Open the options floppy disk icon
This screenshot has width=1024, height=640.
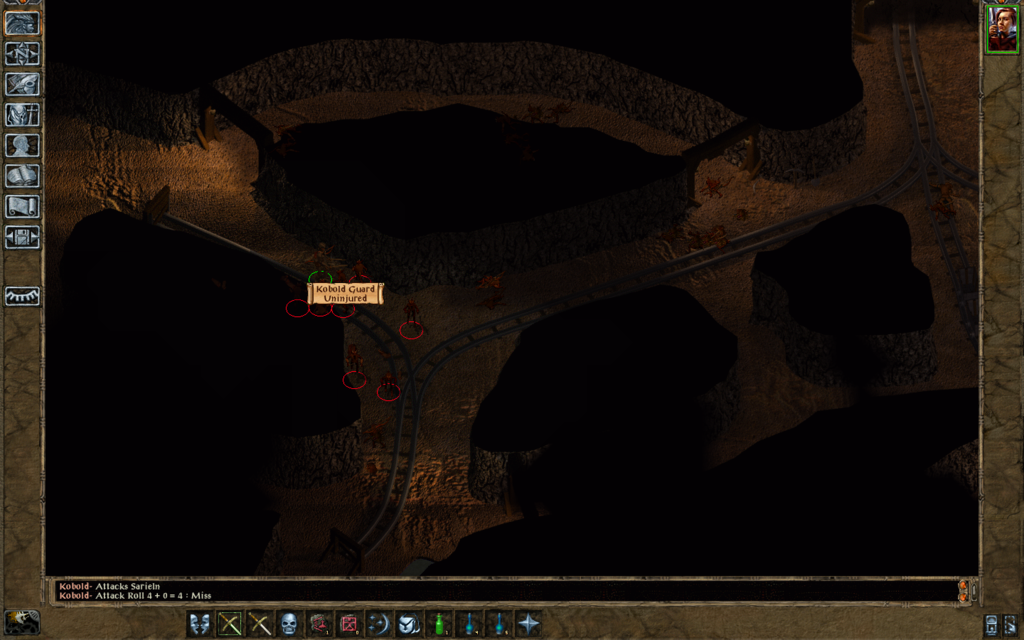(x=22, y=237)
